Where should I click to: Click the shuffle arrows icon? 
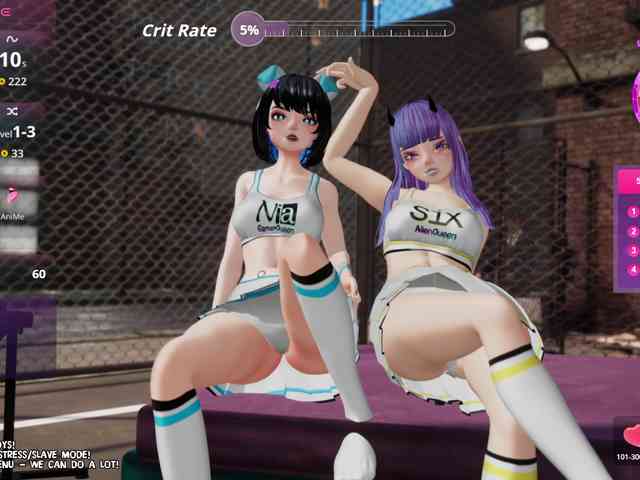point(13,111)
